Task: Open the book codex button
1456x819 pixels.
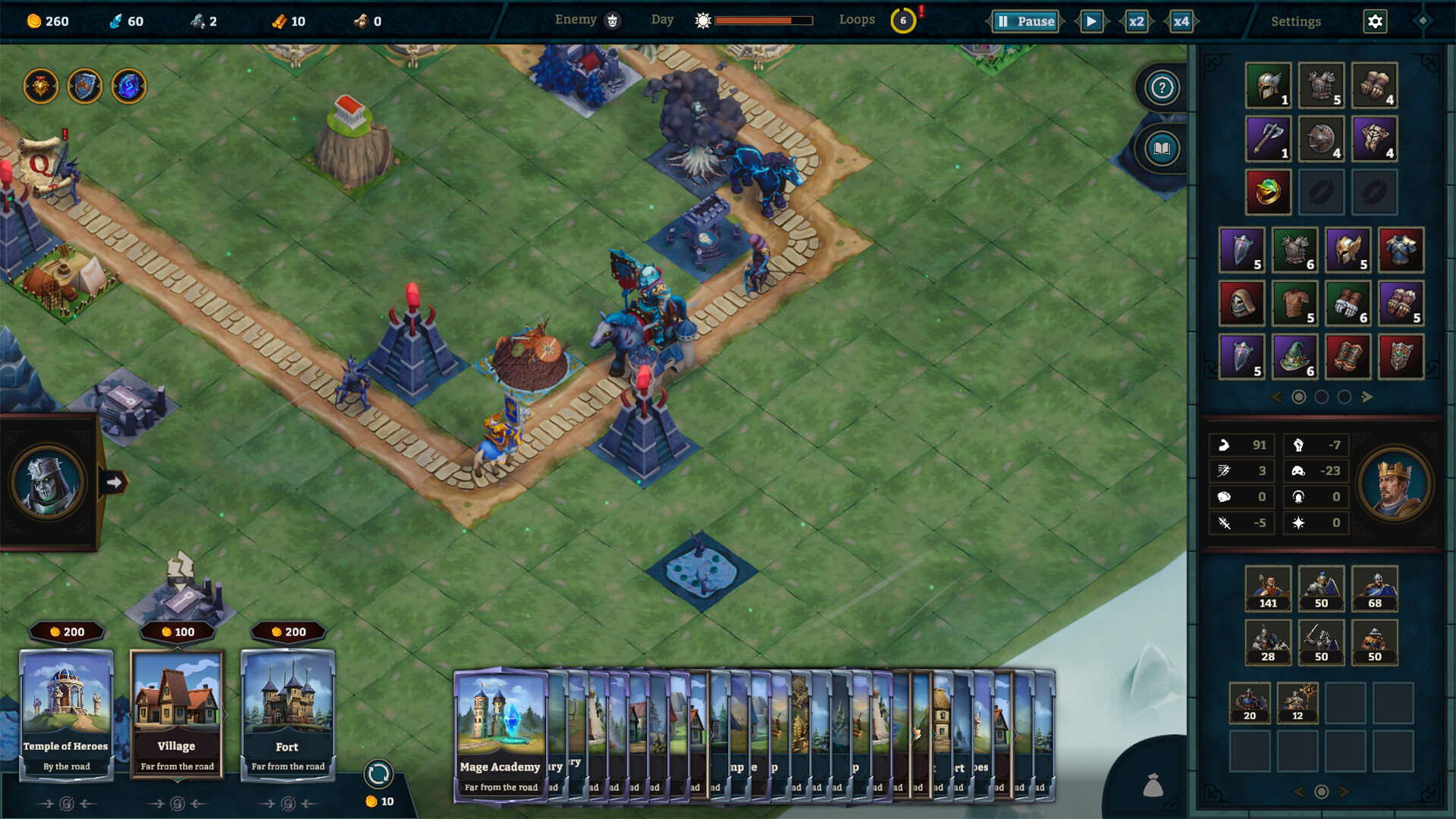Action: click(1162, 149)
